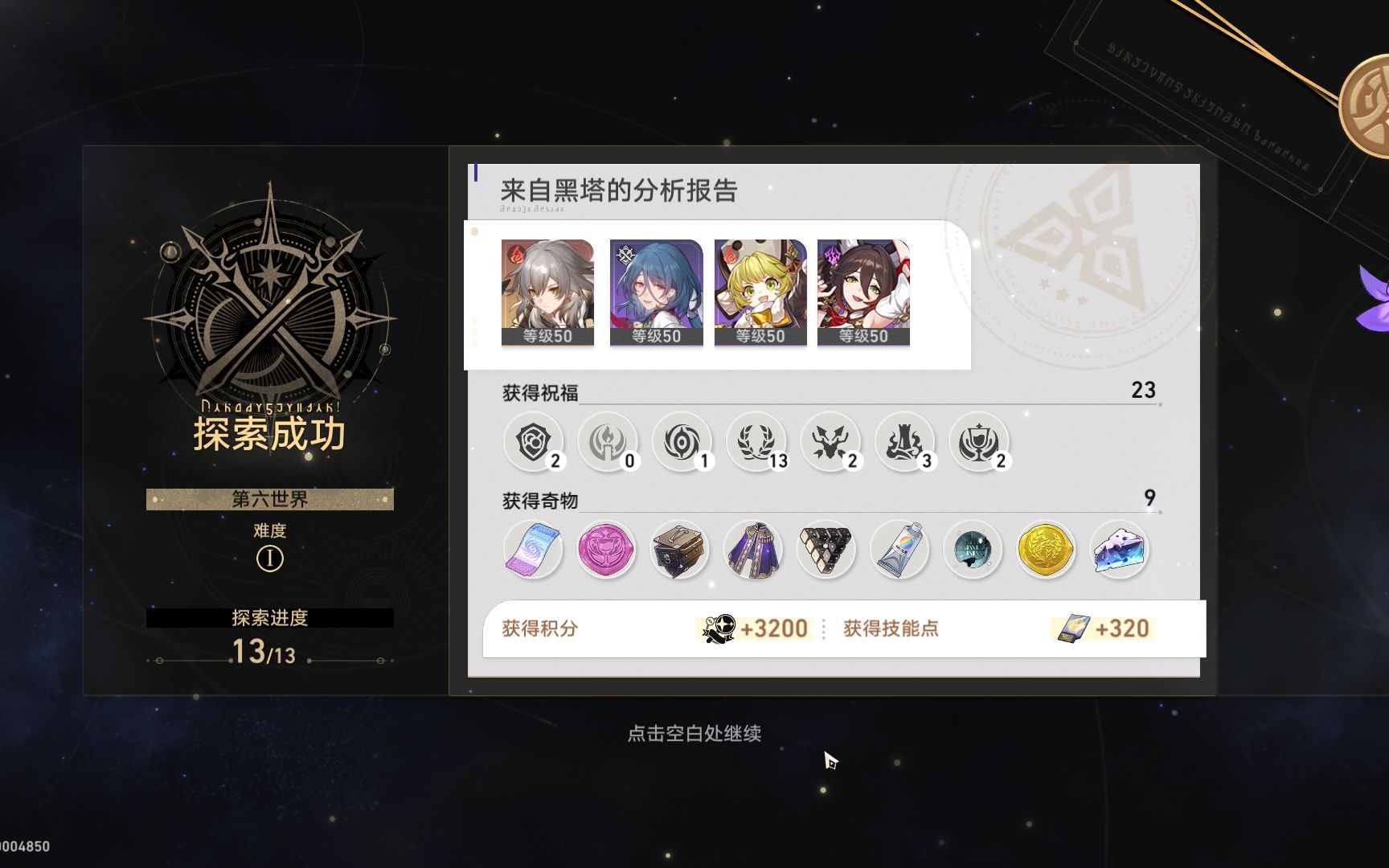Image resolution: width=1389 pixels, height=868 pixels.
Task: Select the Nihility swirl blessing icon
Action: (682, 442)
